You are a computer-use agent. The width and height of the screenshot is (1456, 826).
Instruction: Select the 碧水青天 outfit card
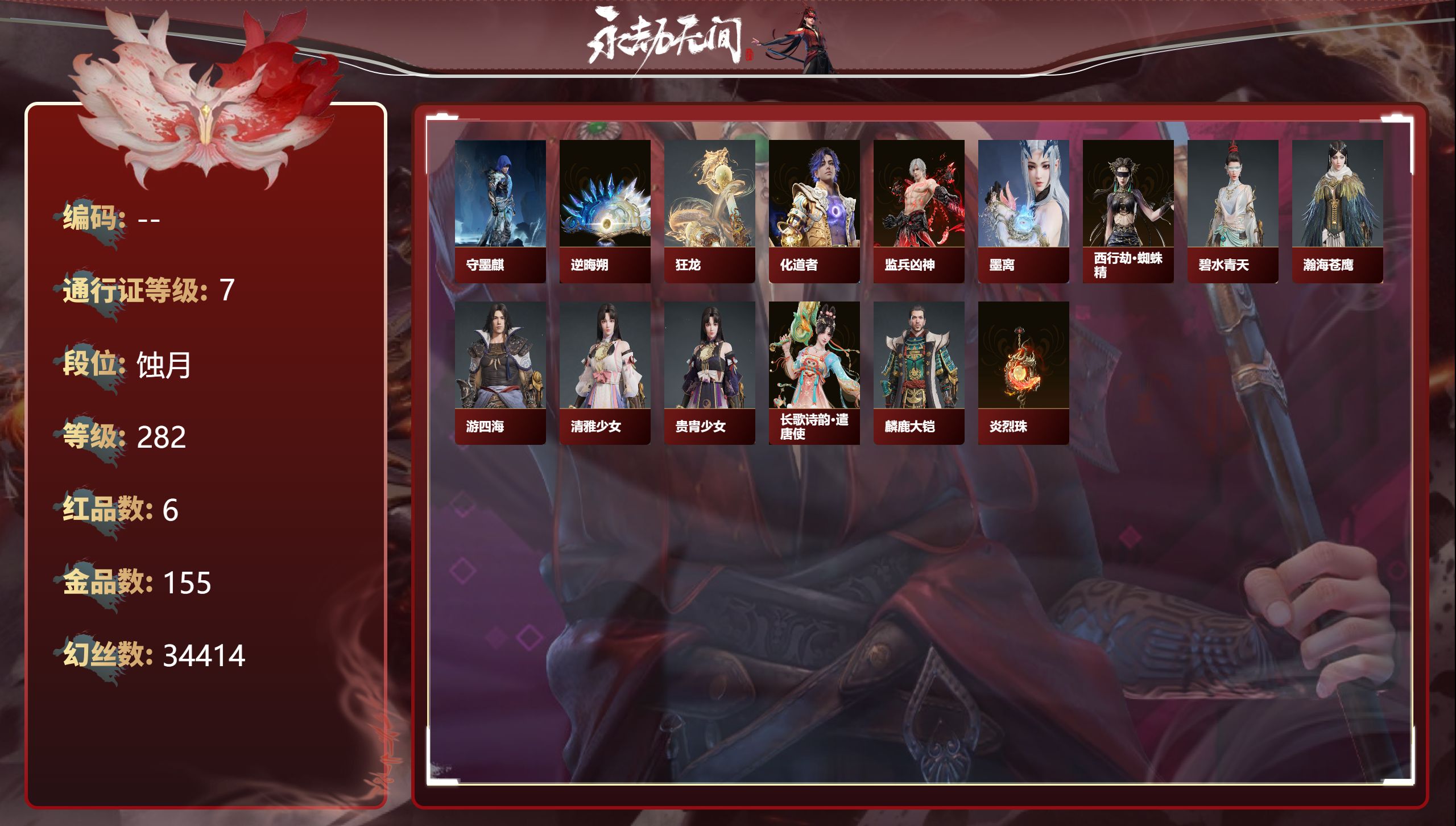[x=1232, y=211]
